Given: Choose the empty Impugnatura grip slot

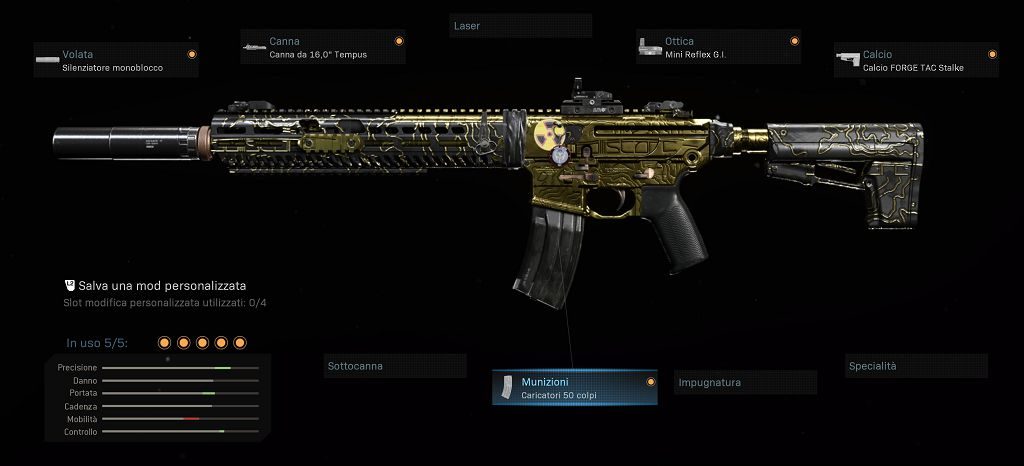Looking at the screenshot, I should [x=746, y=383].
